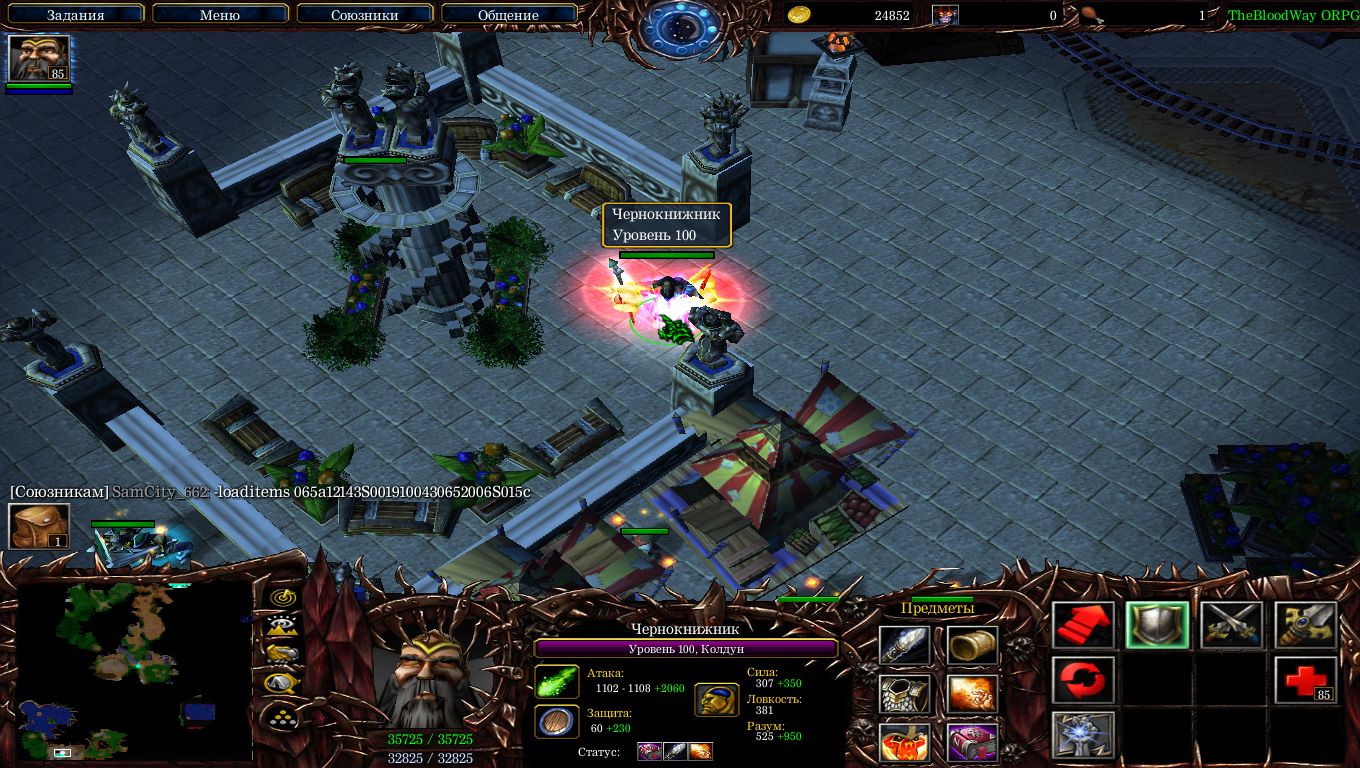
Task: Select the single sword Attack command
Action: tap(1306, 625)
